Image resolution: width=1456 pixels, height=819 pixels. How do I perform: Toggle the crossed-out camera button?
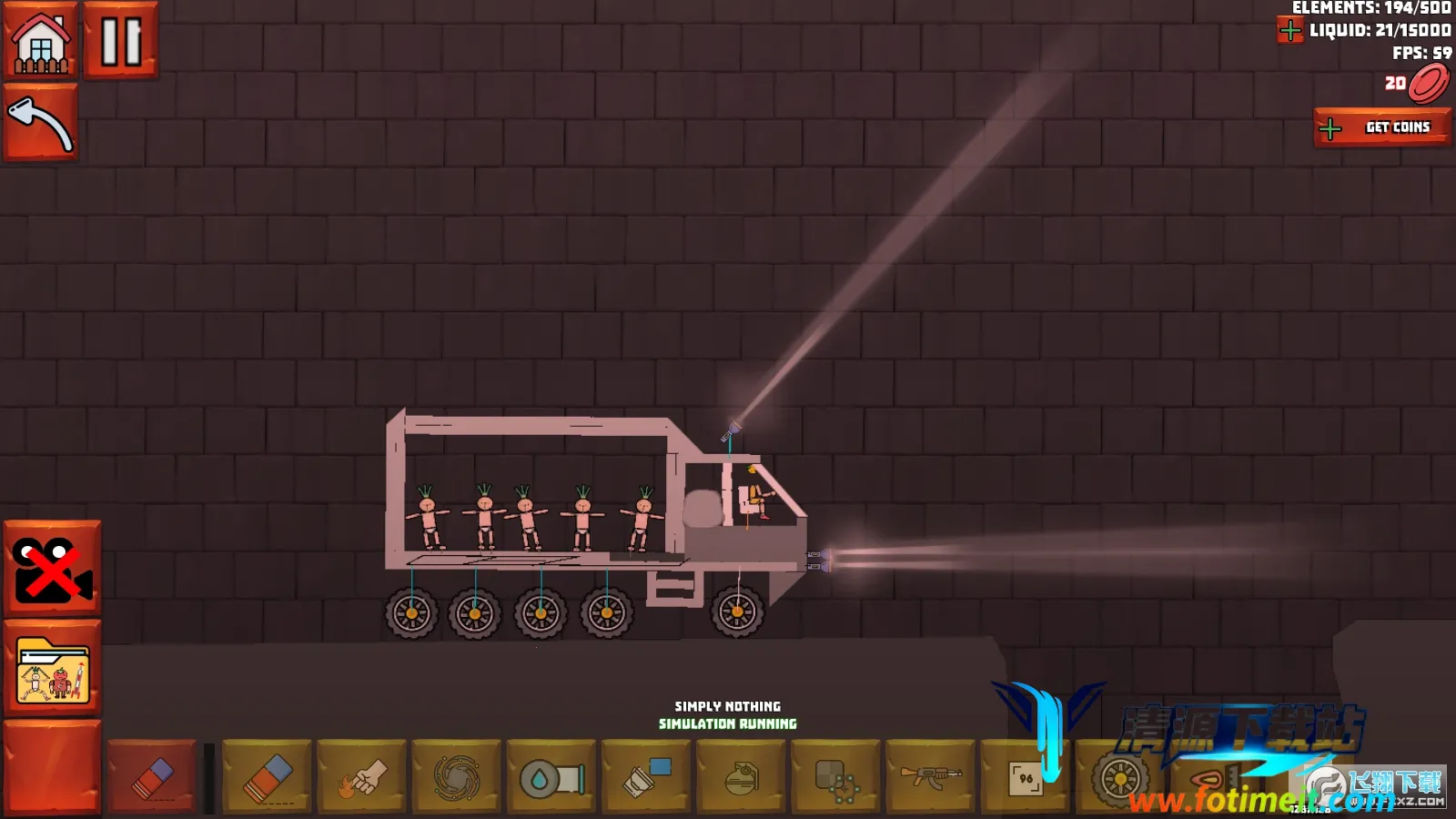click(x=53, y=569)
